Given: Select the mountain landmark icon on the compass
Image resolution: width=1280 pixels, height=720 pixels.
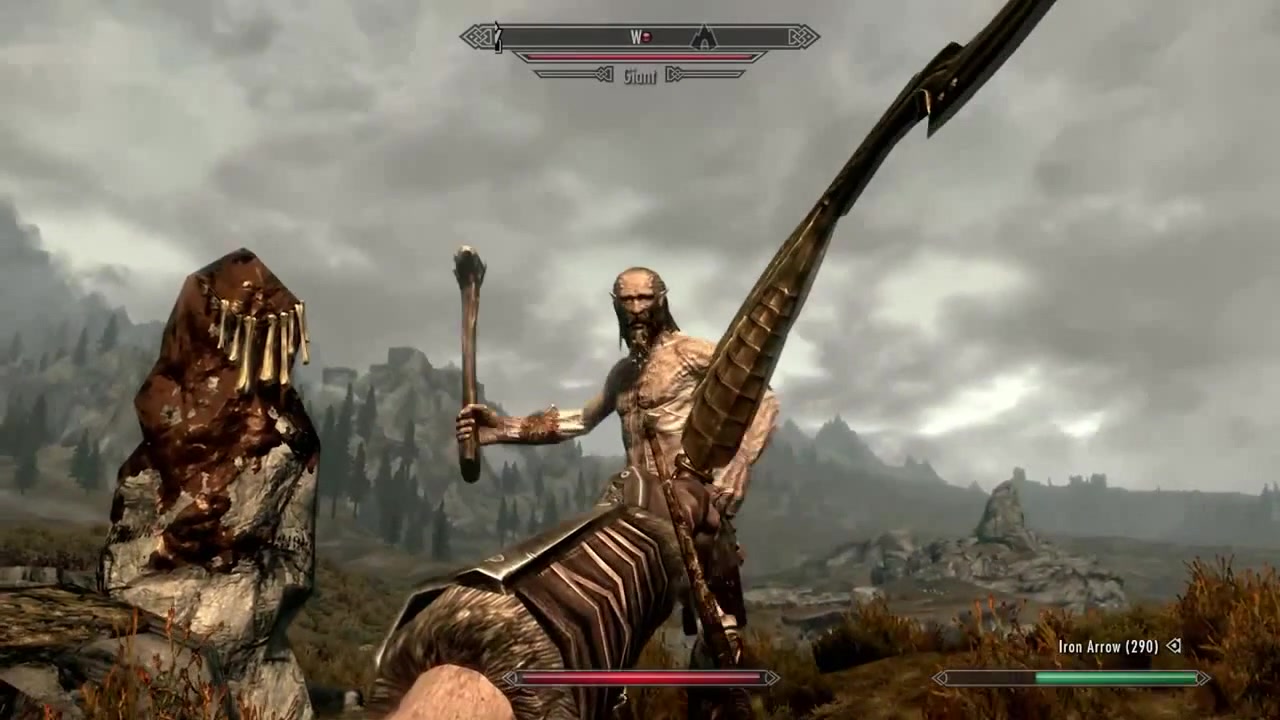Looking at the screenshot, I should [704, 38].
